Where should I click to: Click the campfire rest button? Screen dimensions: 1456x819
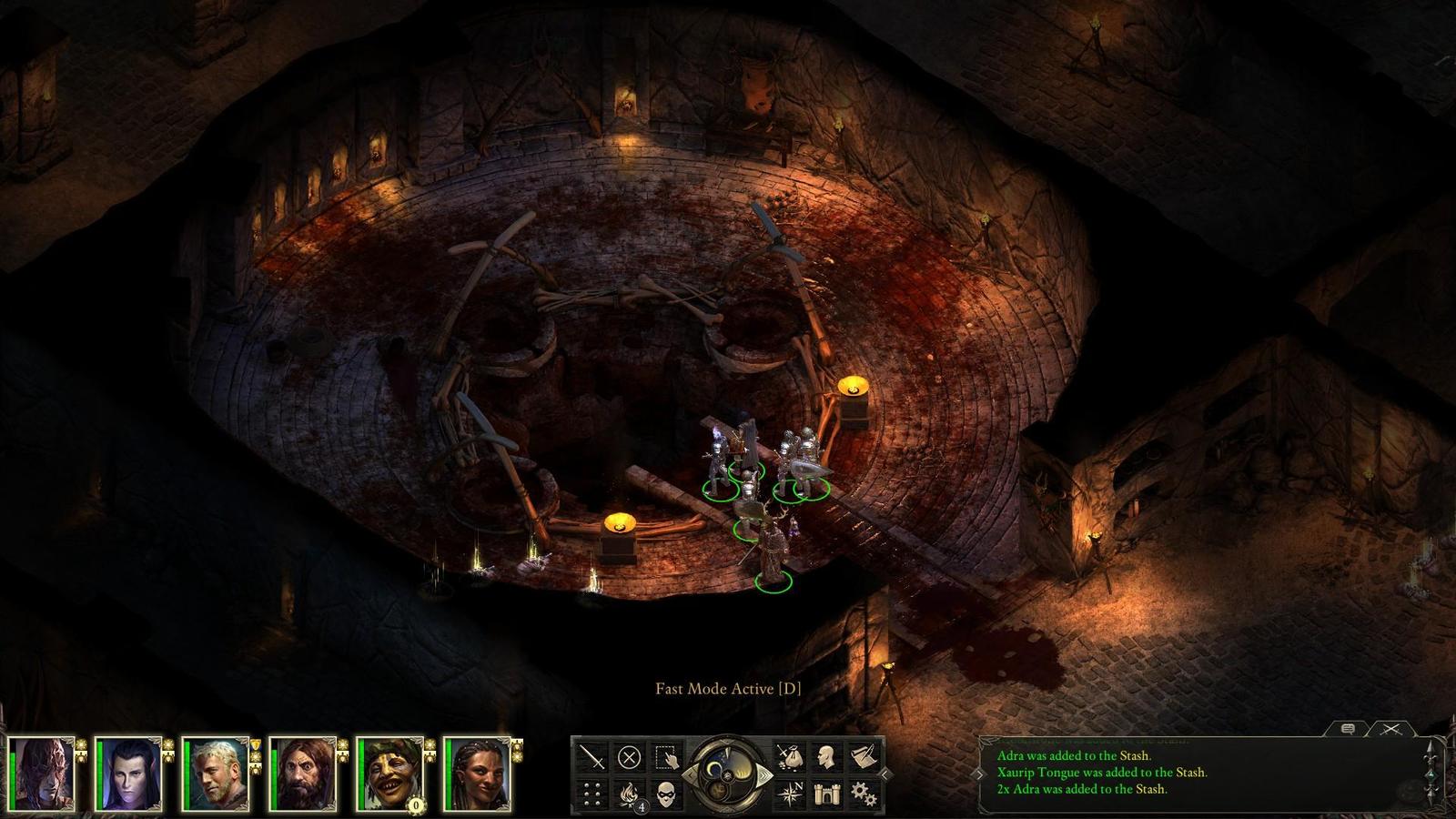(629, 794)
